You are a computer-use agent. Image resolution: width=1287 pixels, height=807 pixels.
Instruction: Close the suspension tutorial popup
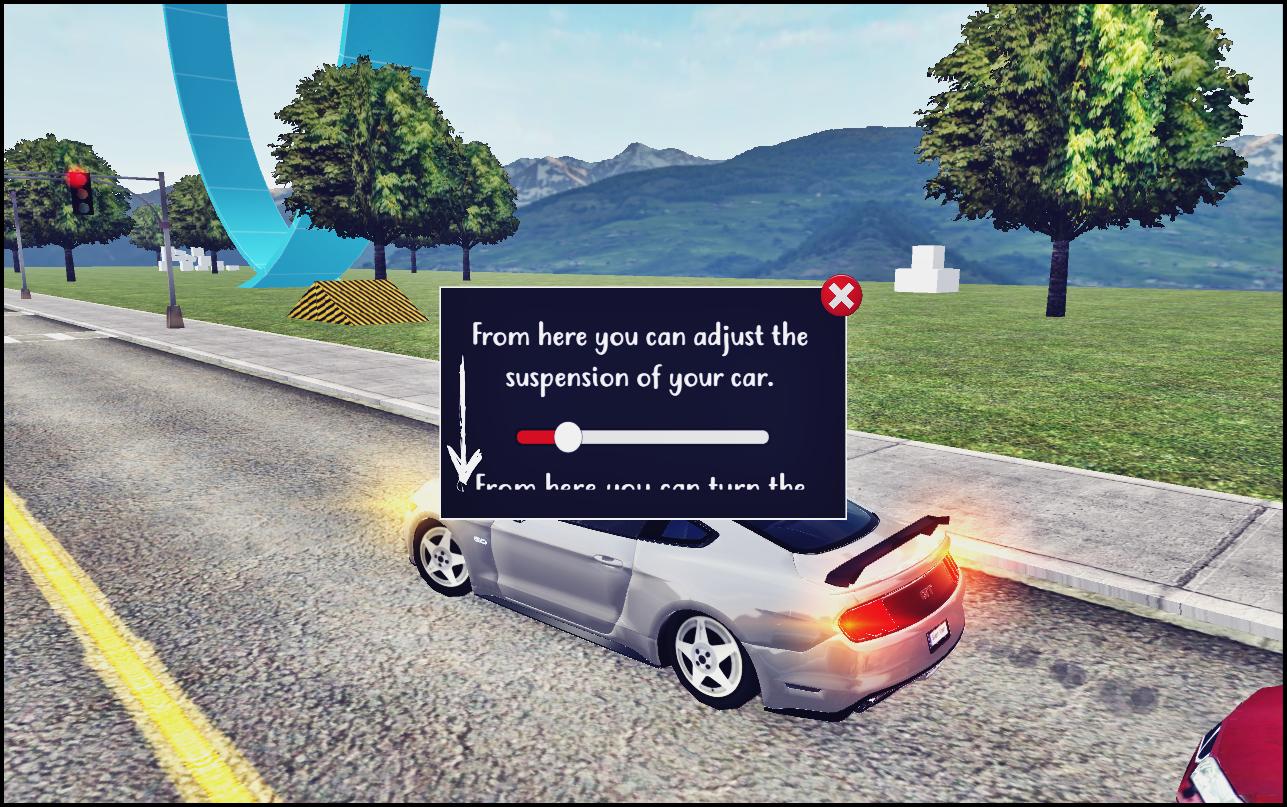[x=841, y=296]
